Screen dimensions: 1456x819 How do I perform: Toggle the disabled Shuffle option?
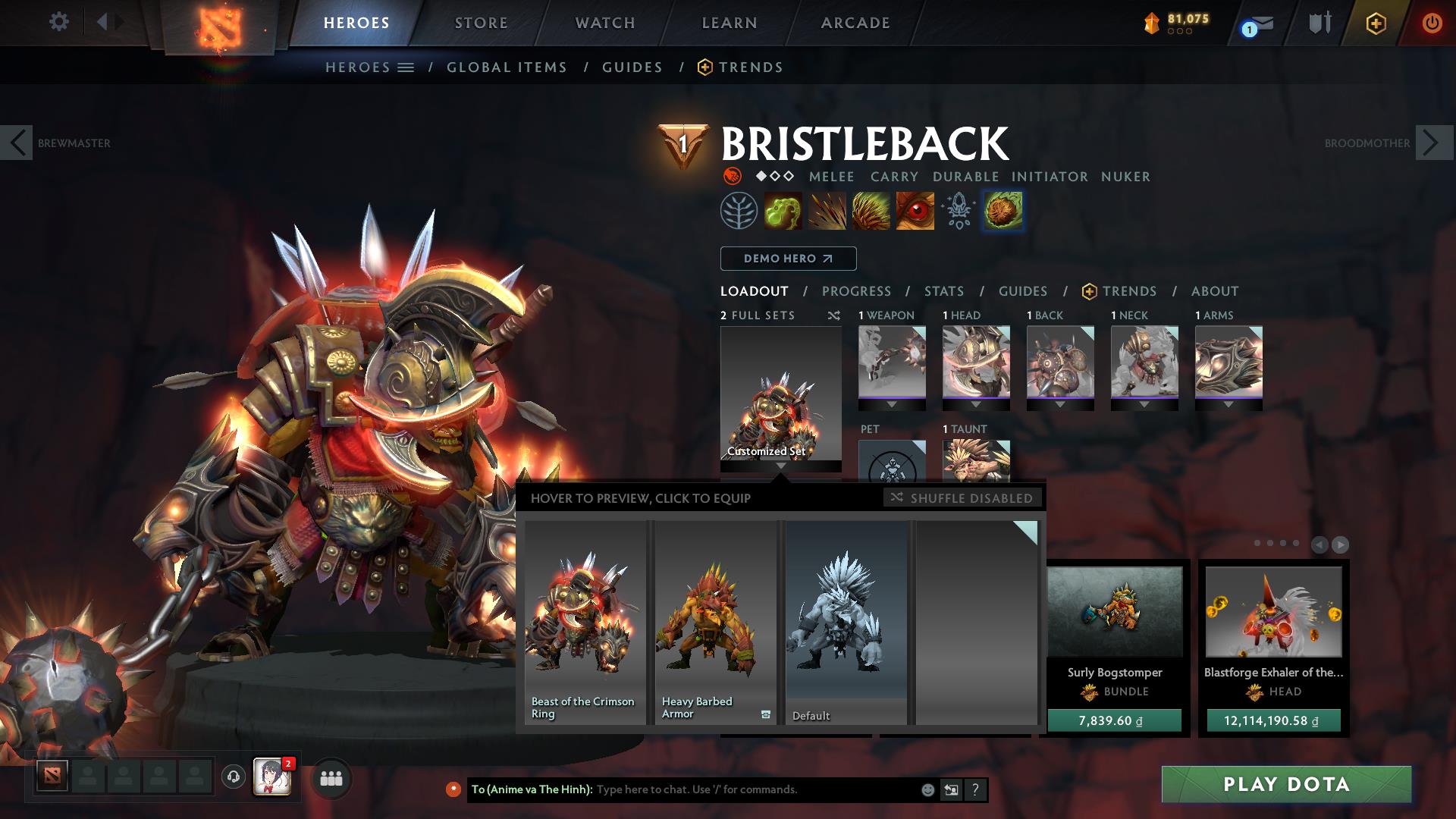pos(962,498)
